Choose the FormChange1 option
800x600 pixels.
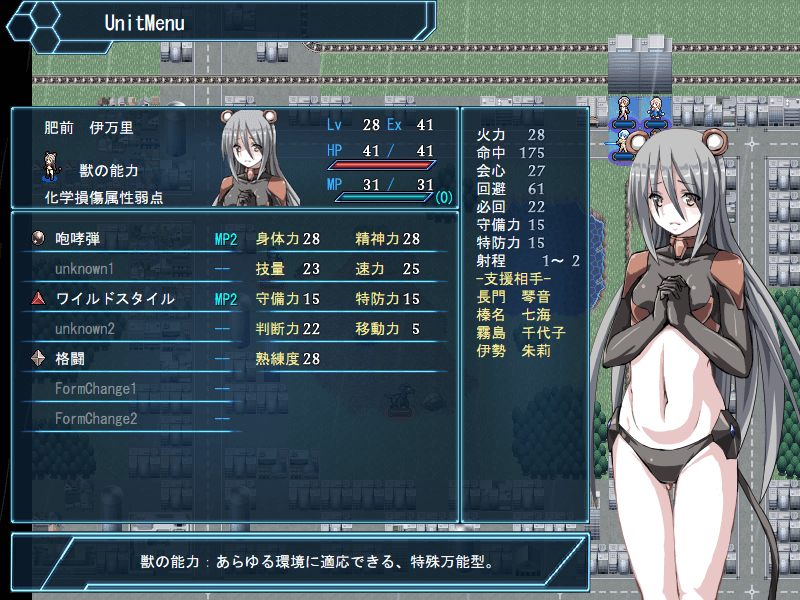[95, 389]
